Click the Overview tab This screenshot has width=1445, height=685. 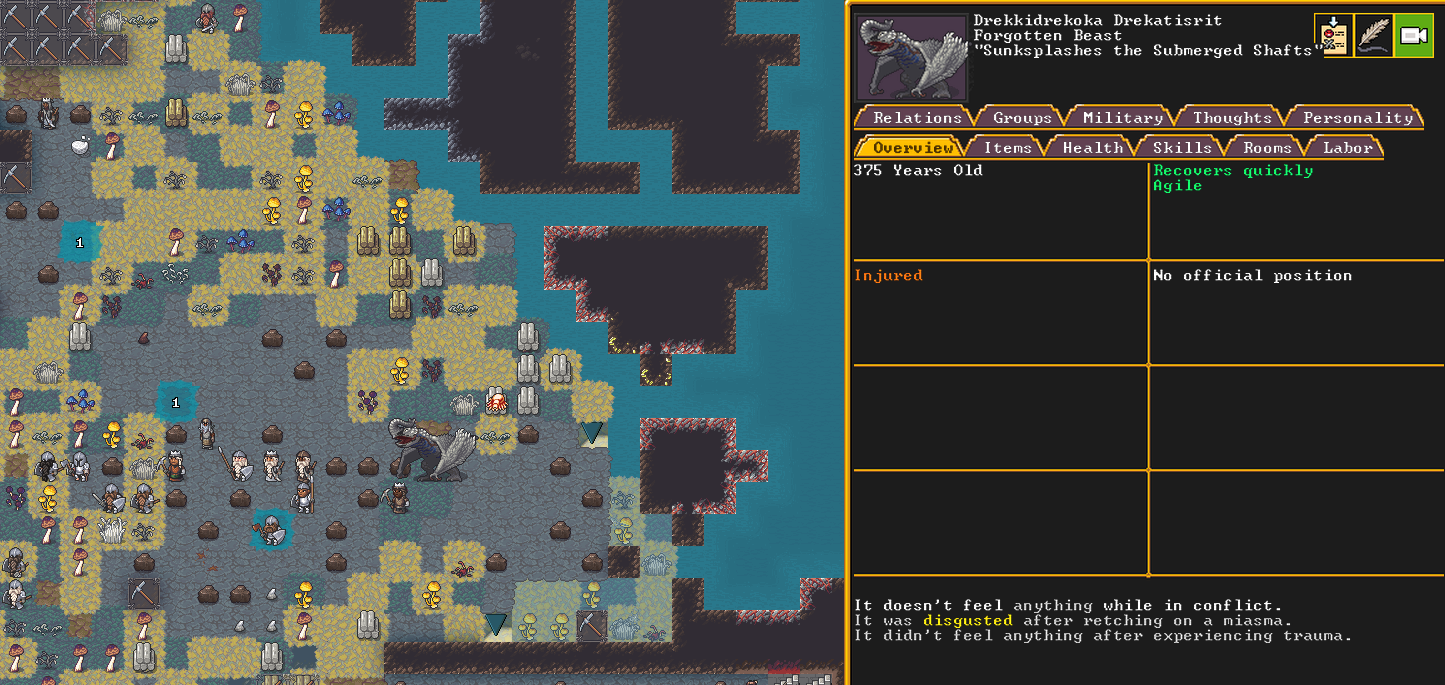[912, 147]
